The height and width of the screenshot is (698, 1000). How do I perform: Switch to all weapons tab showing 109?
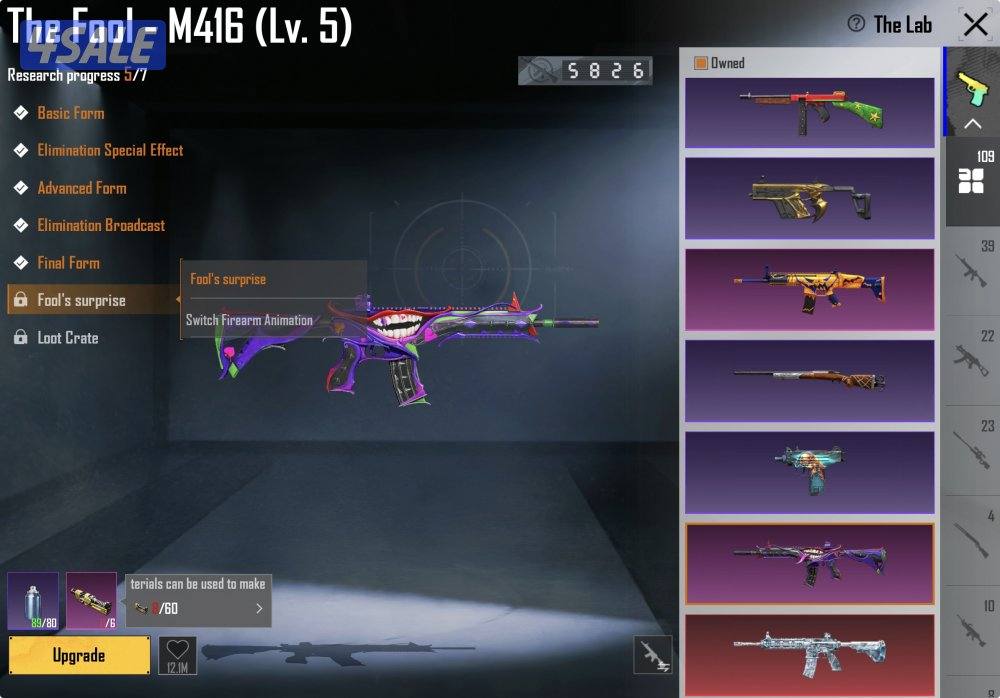point(971,180)
